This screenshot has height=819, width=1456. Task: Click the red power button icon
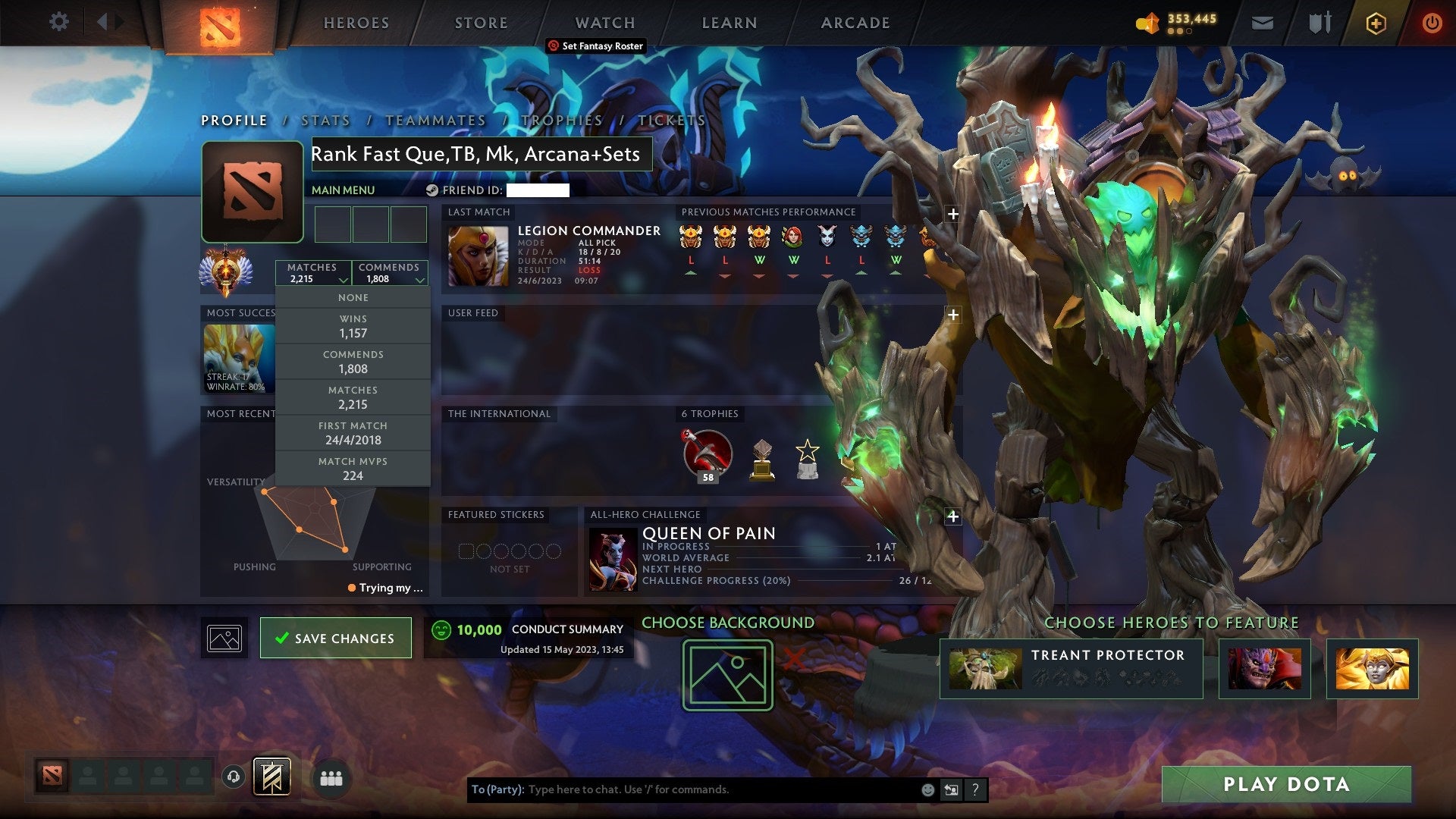(x=1432, y=23)
